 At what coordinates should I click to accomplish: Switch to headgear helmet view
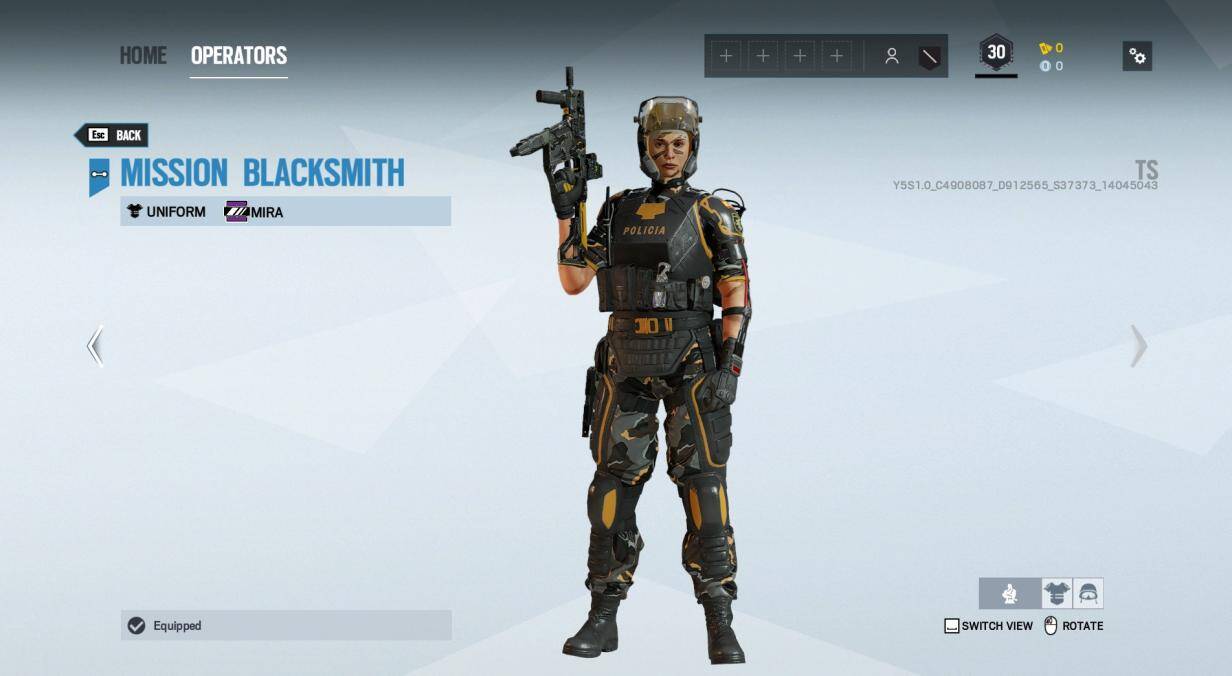(x=1088, y=593)
